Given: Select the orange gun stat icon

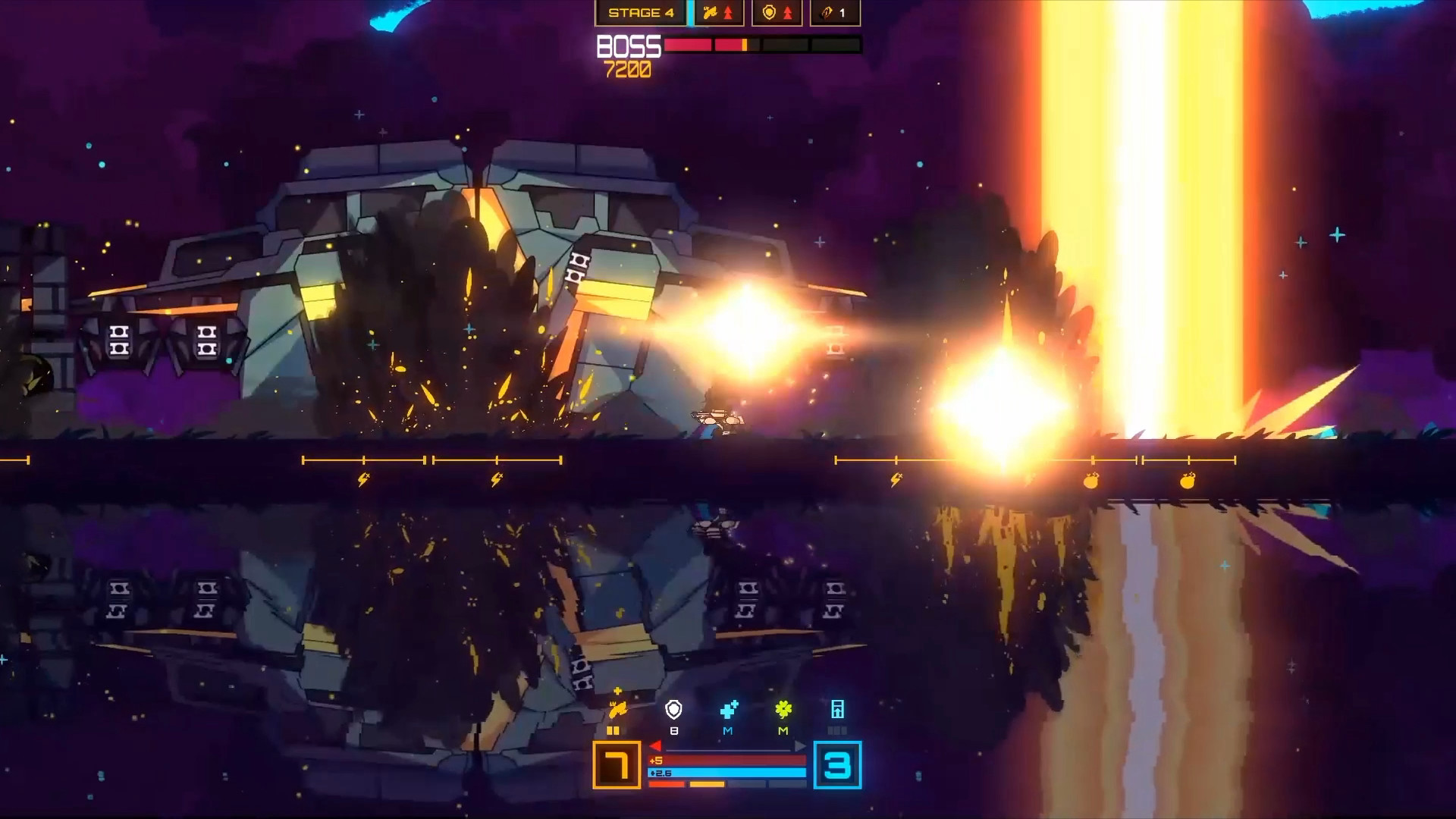Looking at the screenshot, I should click(617, 709).
